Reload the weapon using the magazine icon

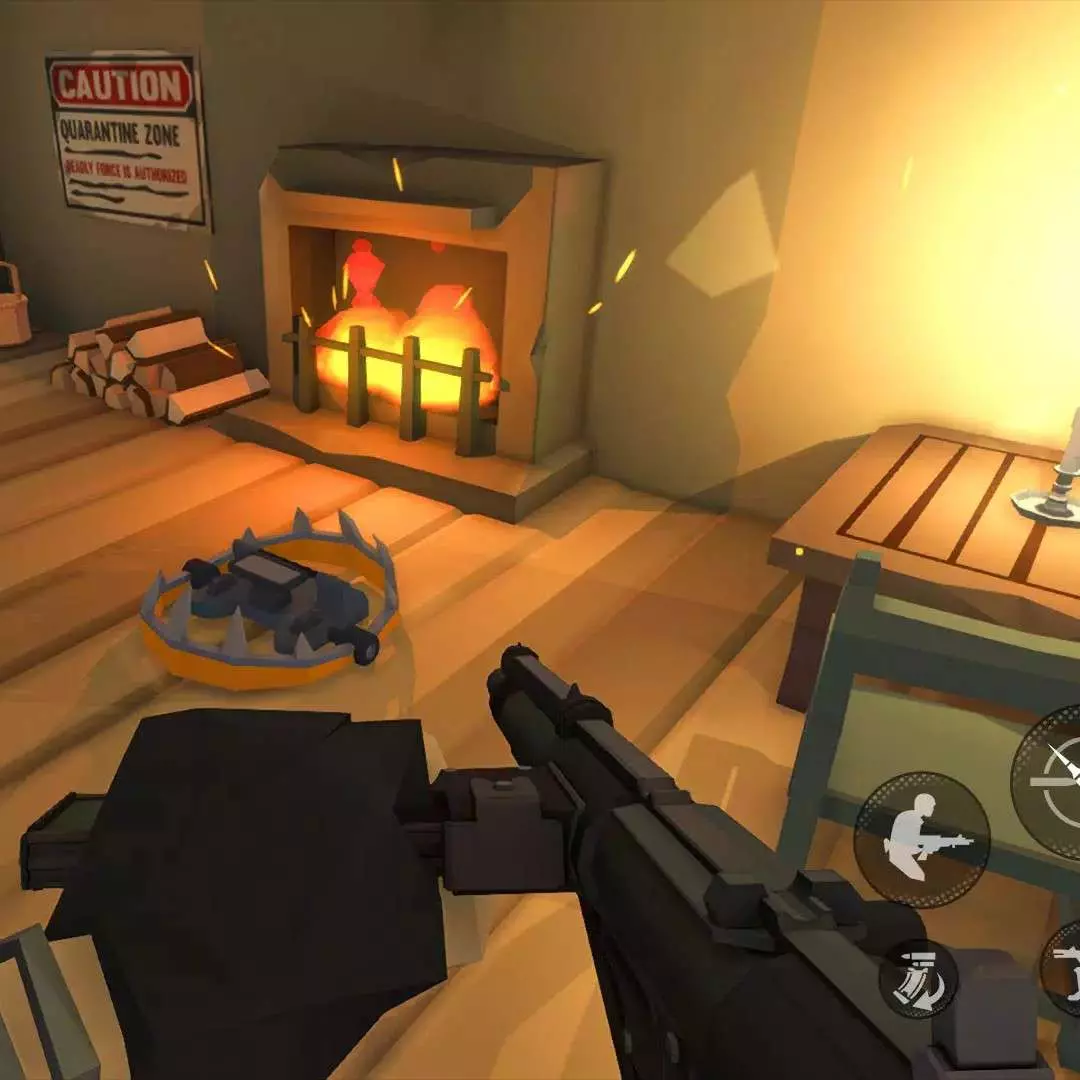click(918, 979)
